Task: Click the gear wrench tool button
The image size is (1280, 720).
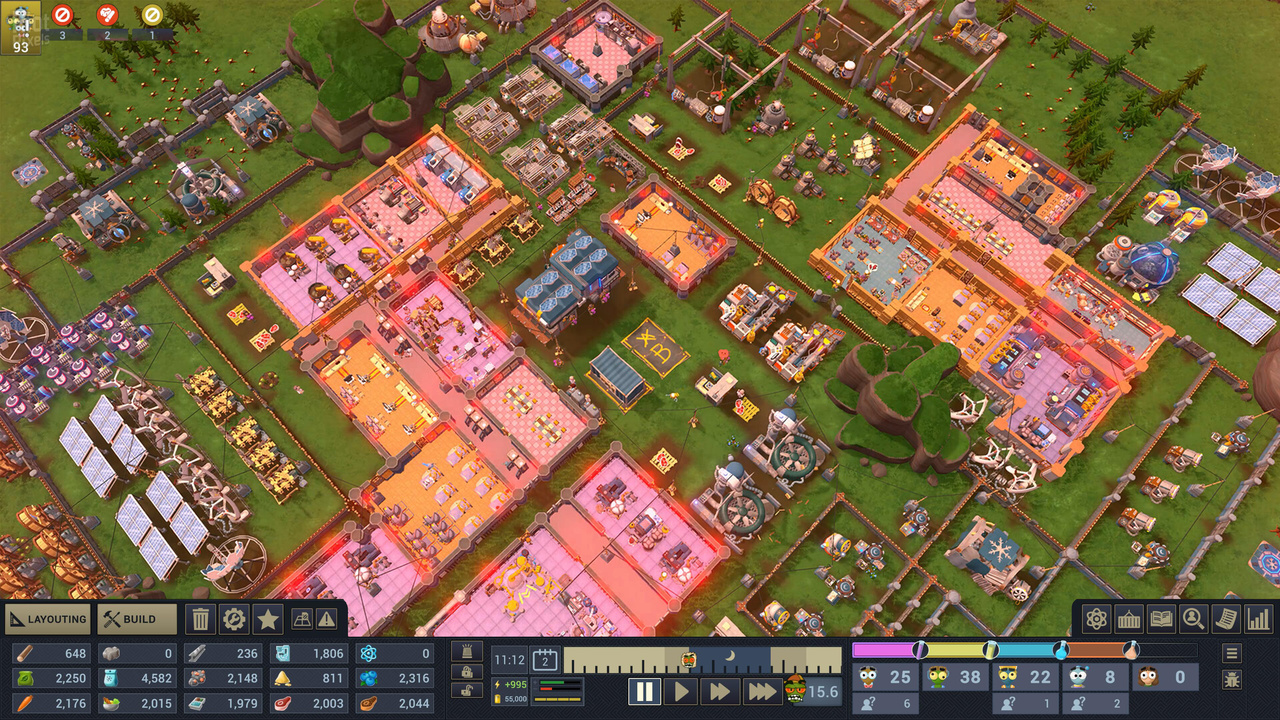Action: click(x=234, y=619)
